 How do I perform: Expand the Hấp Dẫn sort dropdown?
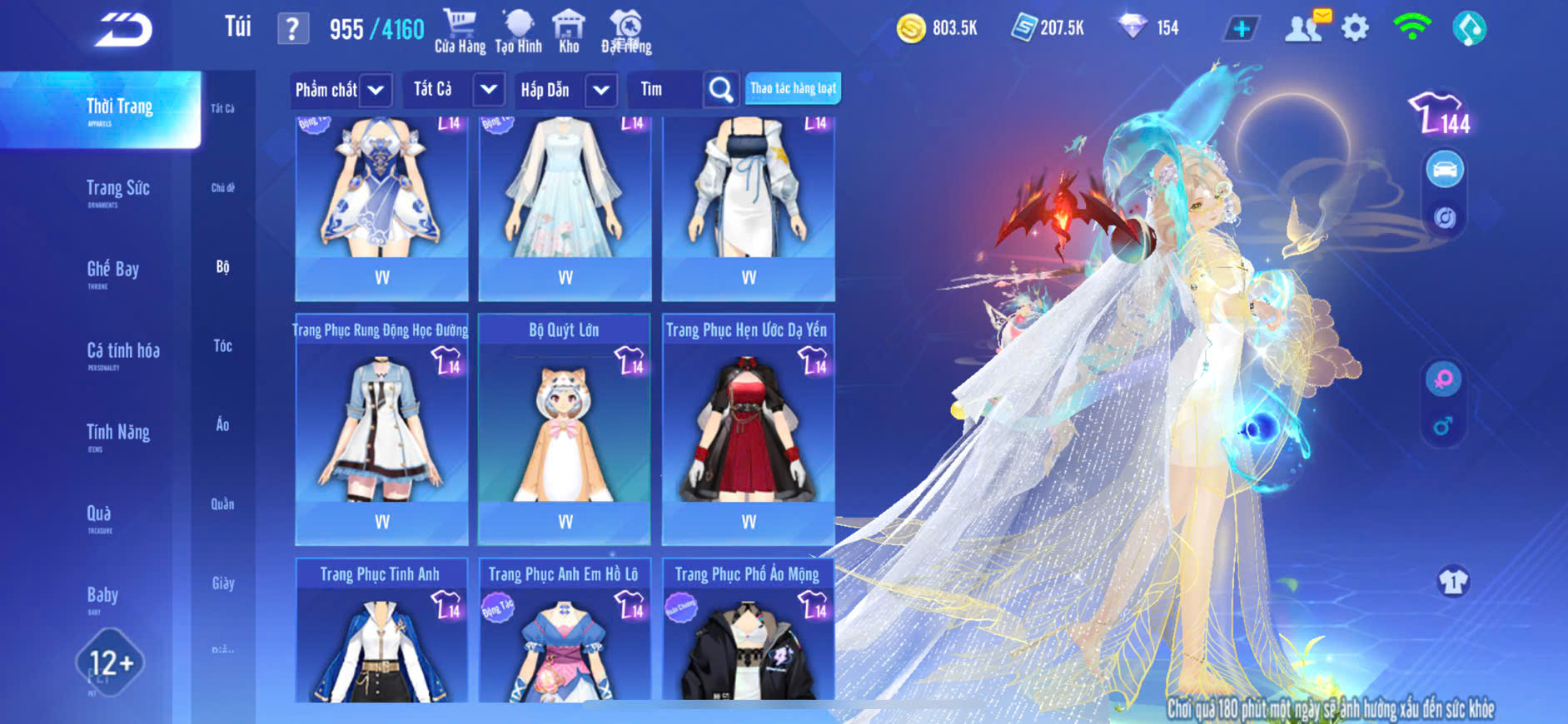point(601,90)
